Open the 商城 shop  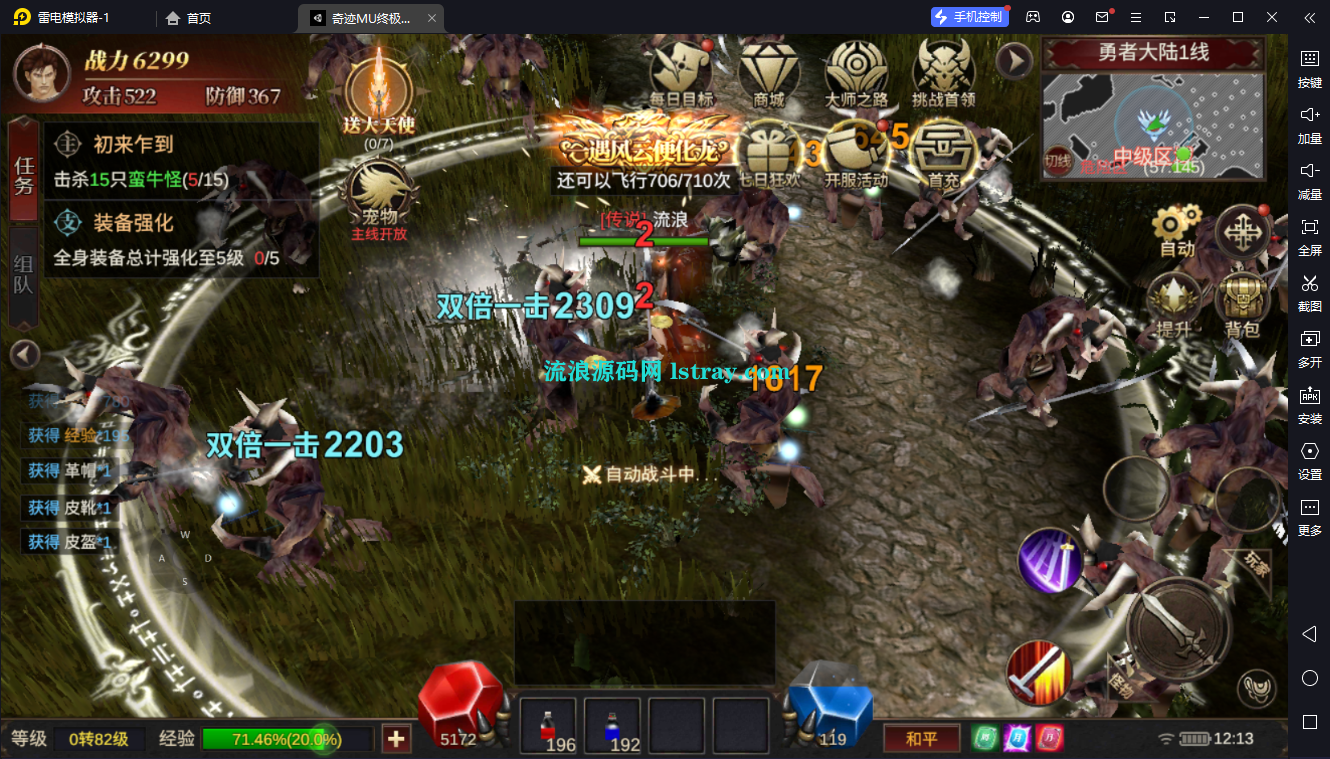(768, 70)
